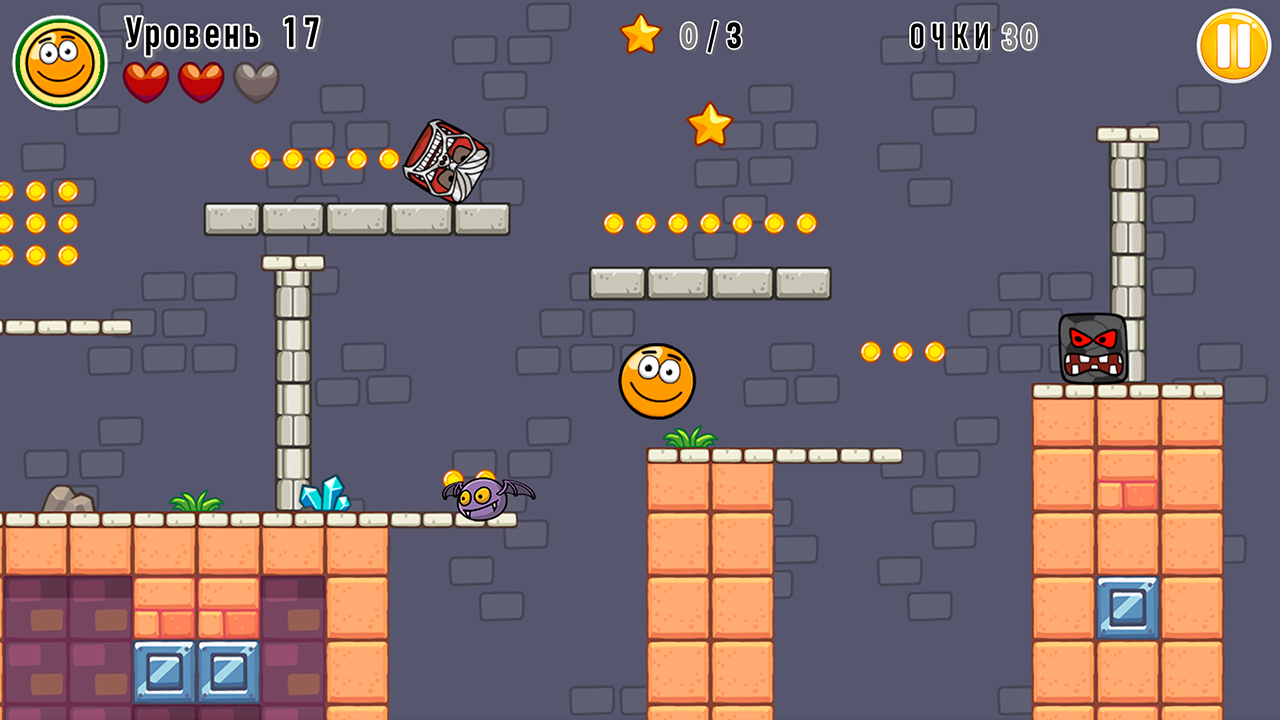
Task: Click the blue crystals on the stone platform
Action: 323,495
